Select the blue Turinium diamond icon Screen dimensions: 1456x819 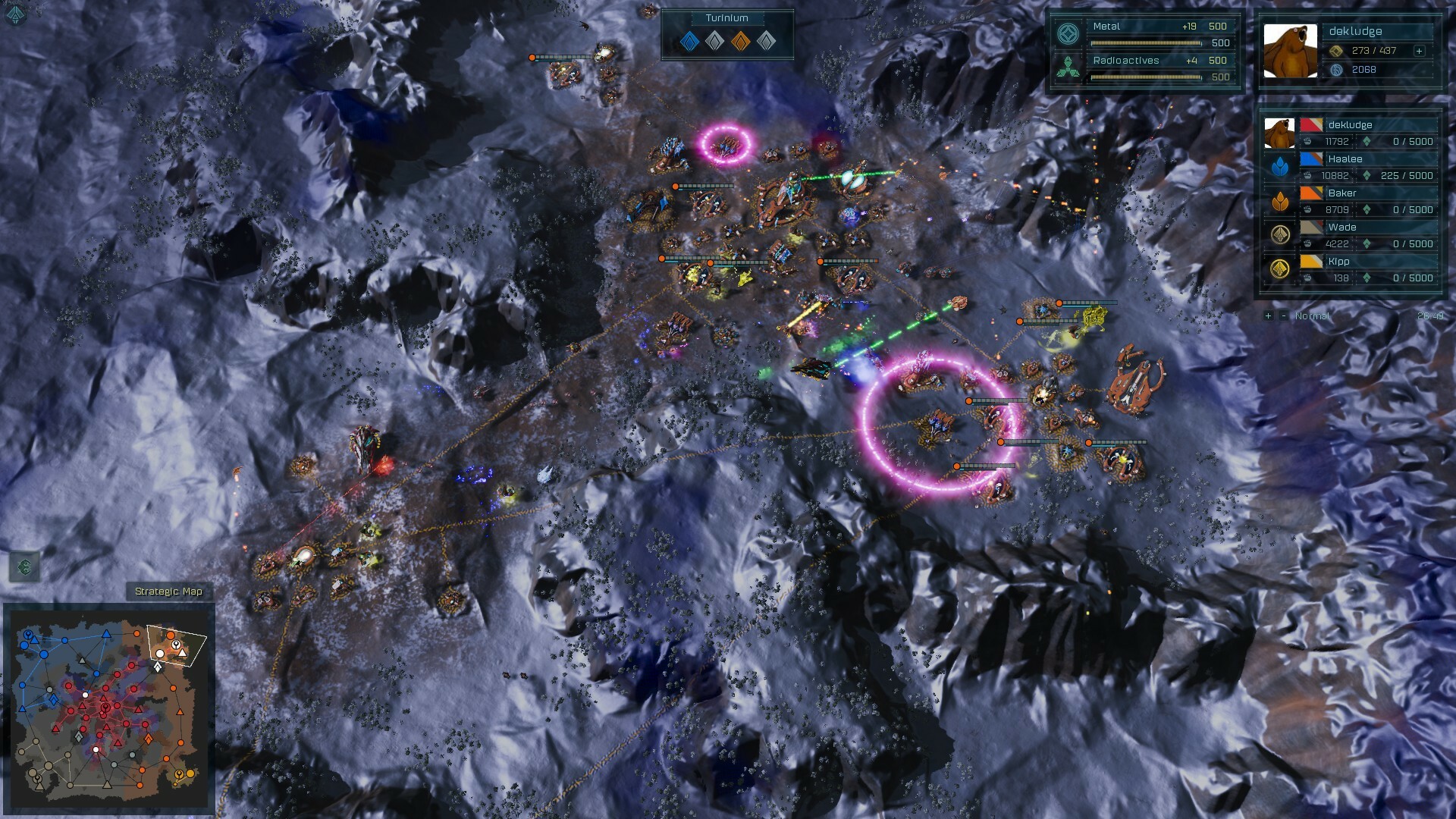coord(691,42)
